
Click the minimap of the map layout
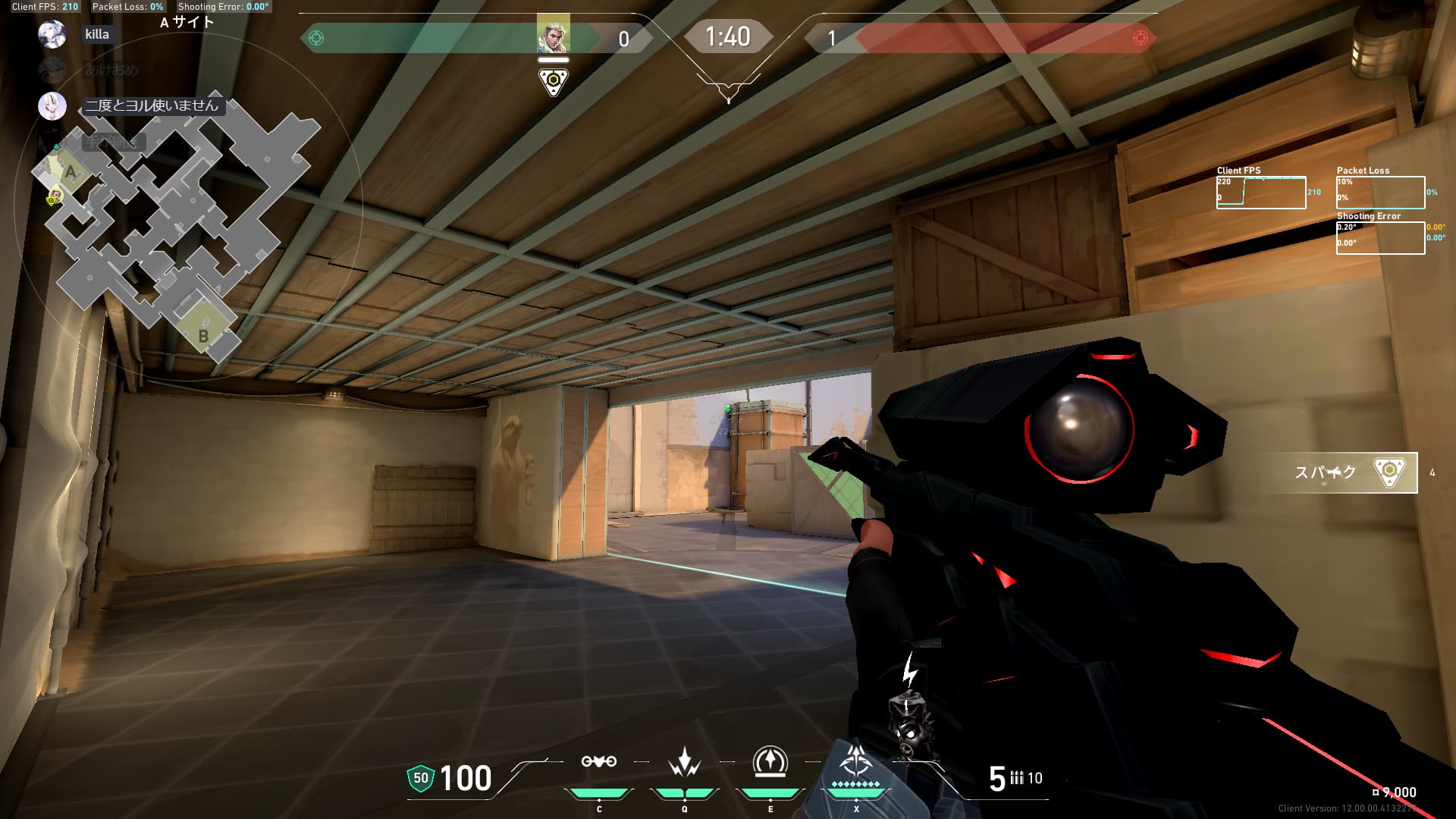(x=176, y=227)
